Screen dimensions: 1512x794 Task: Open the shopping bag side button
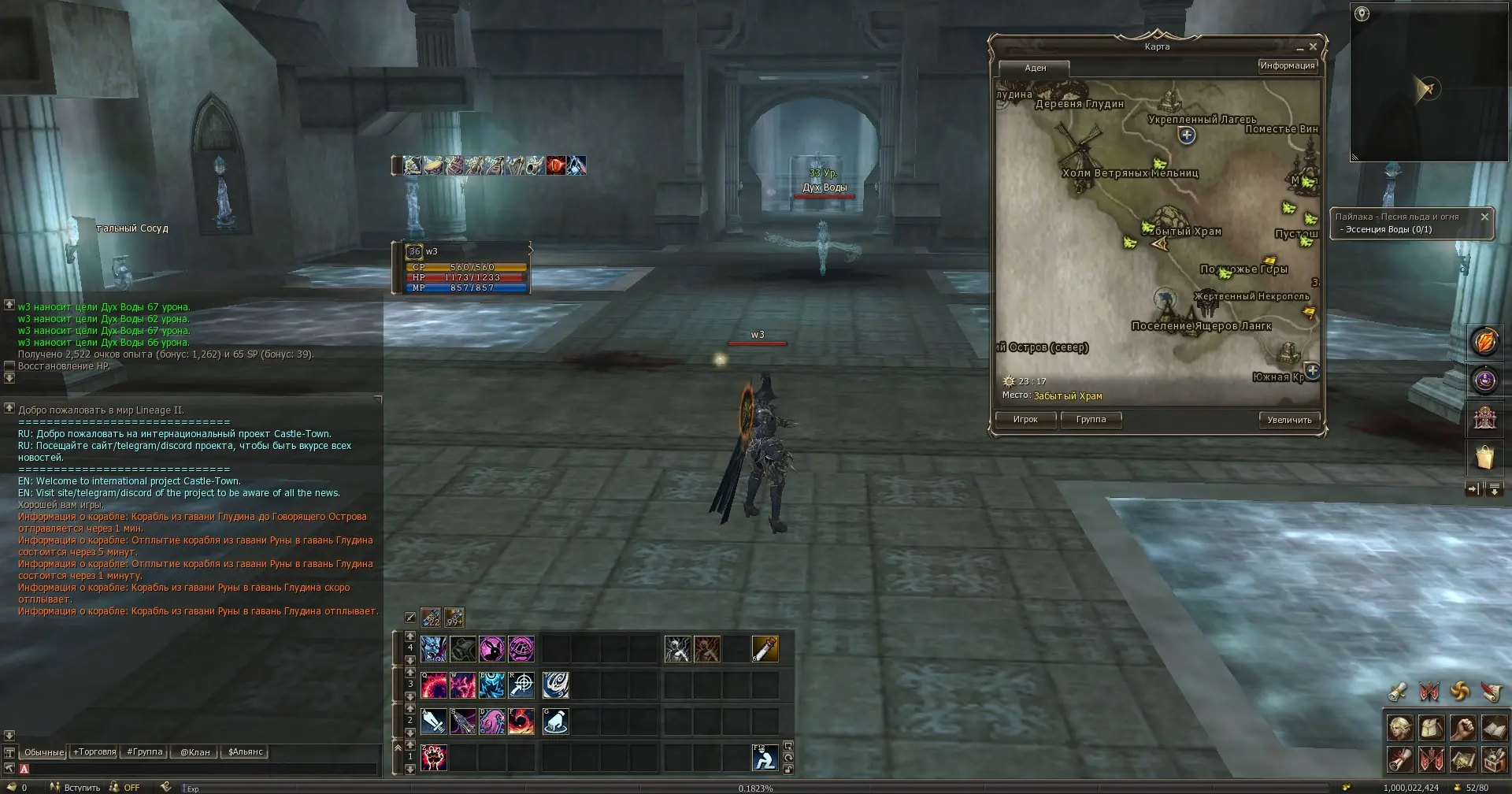(x=1484, y=457)
